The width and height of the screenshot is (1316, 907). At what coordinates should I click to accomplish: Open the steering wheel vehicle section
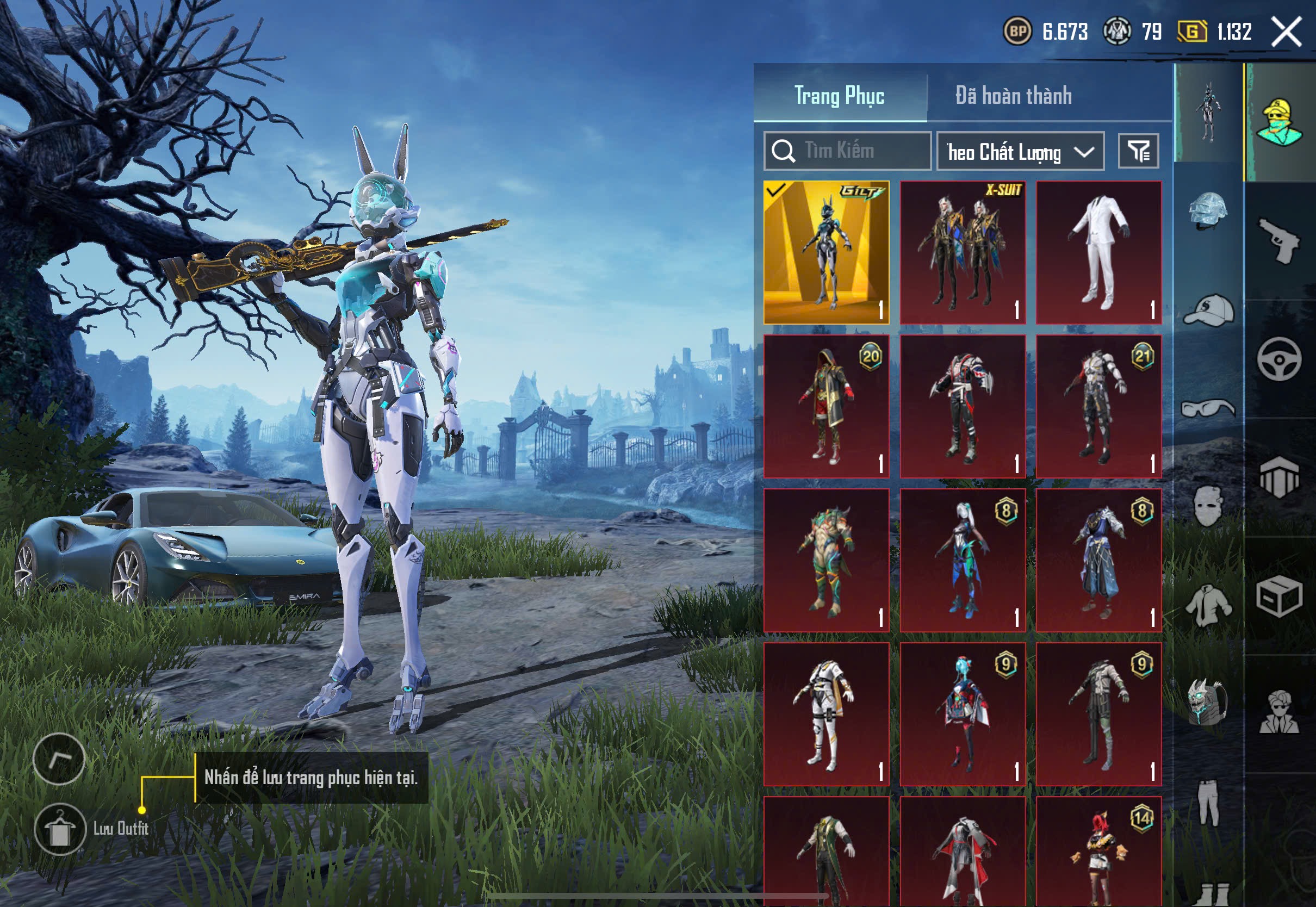pos(1279,359)
